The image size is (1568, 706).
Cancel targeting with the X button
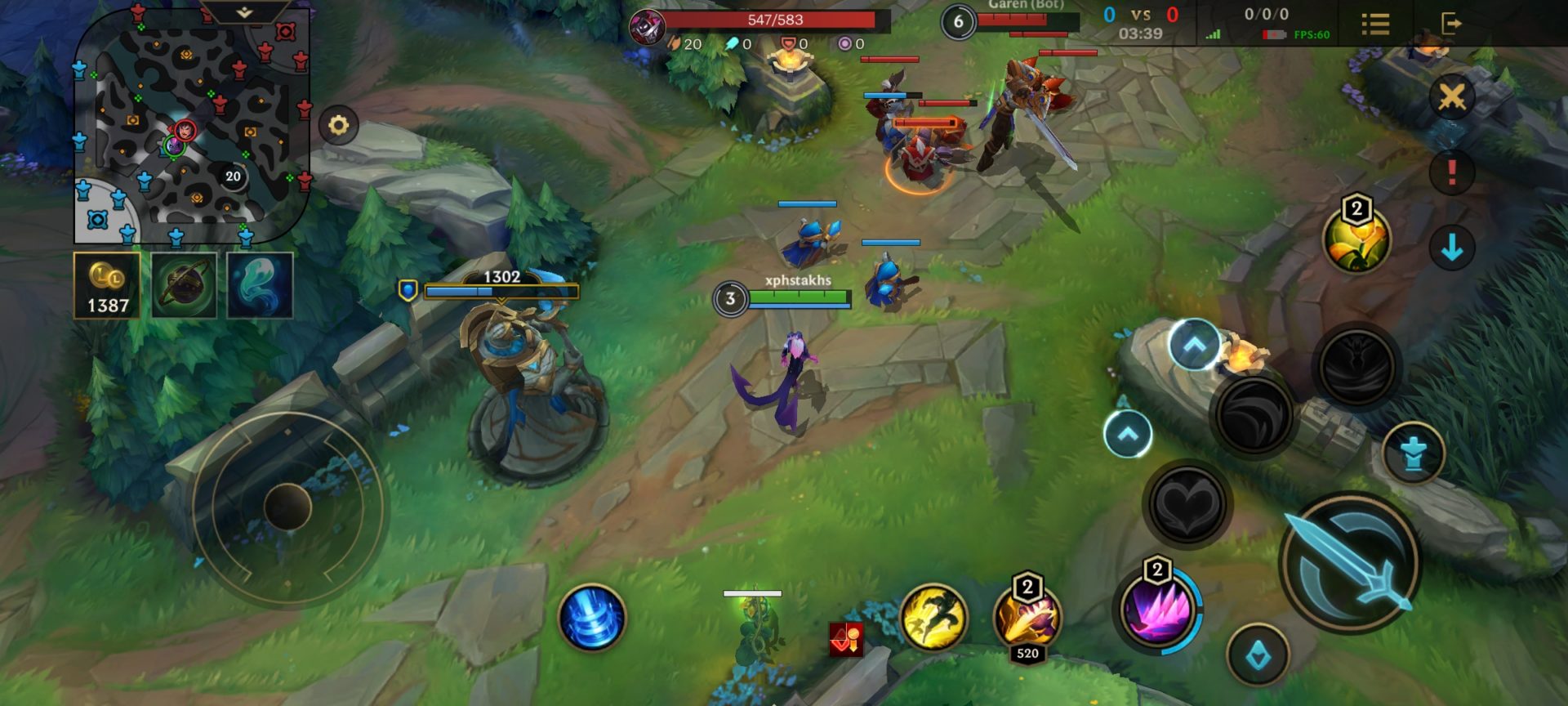tap(1451, 97)
